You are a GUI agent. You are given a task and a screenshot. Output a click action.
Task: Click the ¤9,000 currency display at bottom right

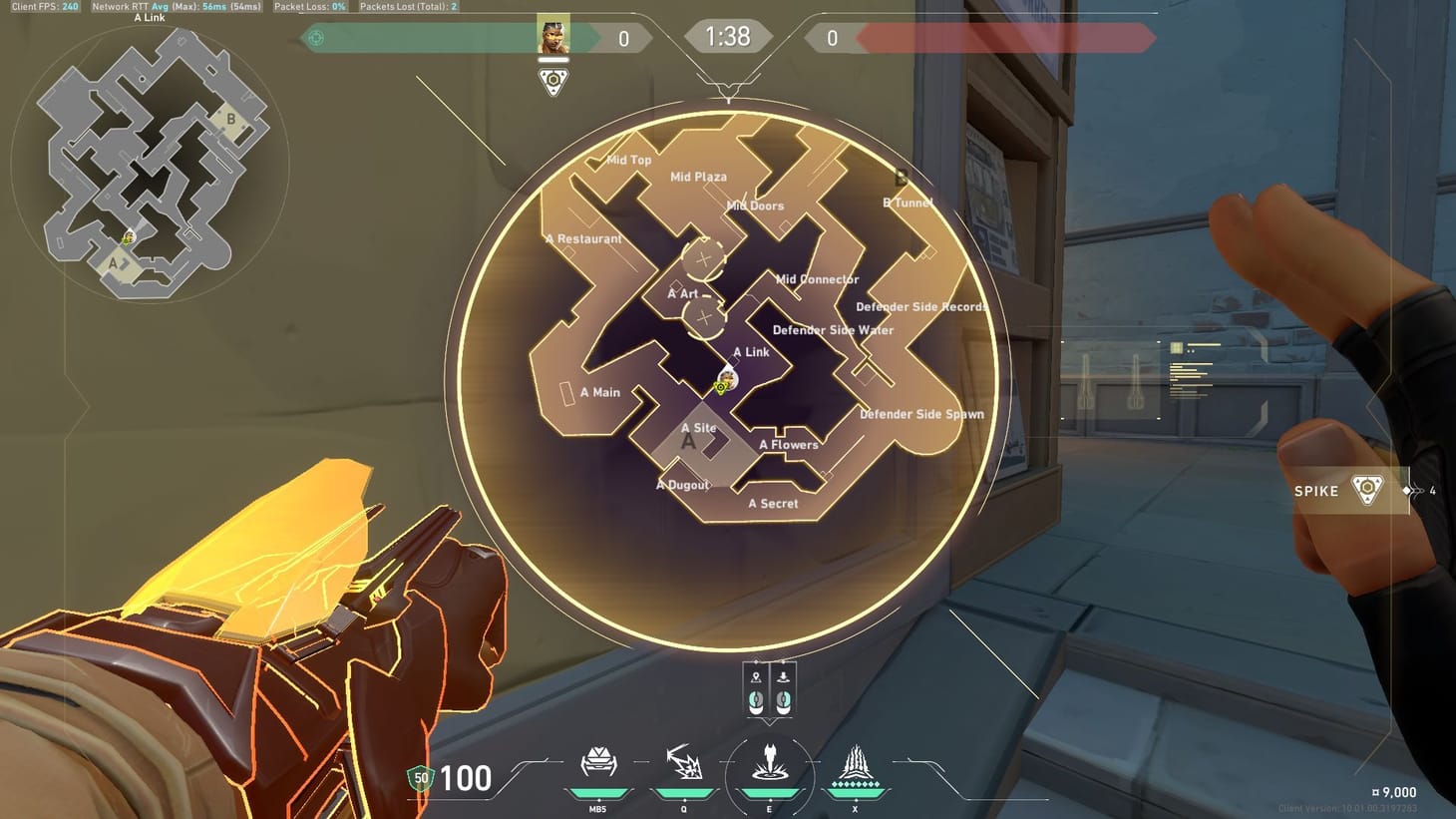pyautogui.click(x=1393, y=791)
